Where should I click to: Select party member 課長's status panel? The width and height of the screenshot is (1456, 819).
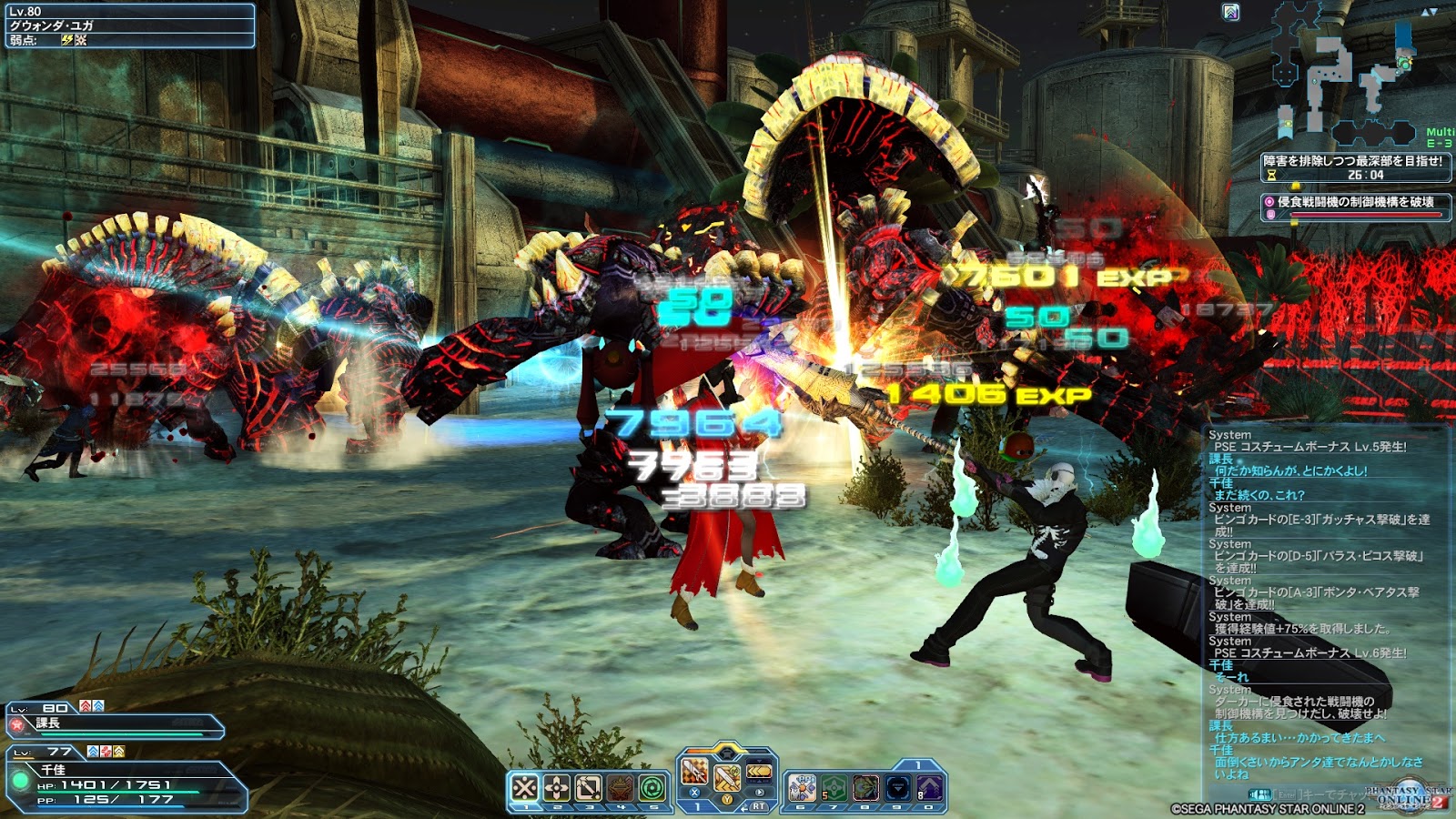coord(116,724)
